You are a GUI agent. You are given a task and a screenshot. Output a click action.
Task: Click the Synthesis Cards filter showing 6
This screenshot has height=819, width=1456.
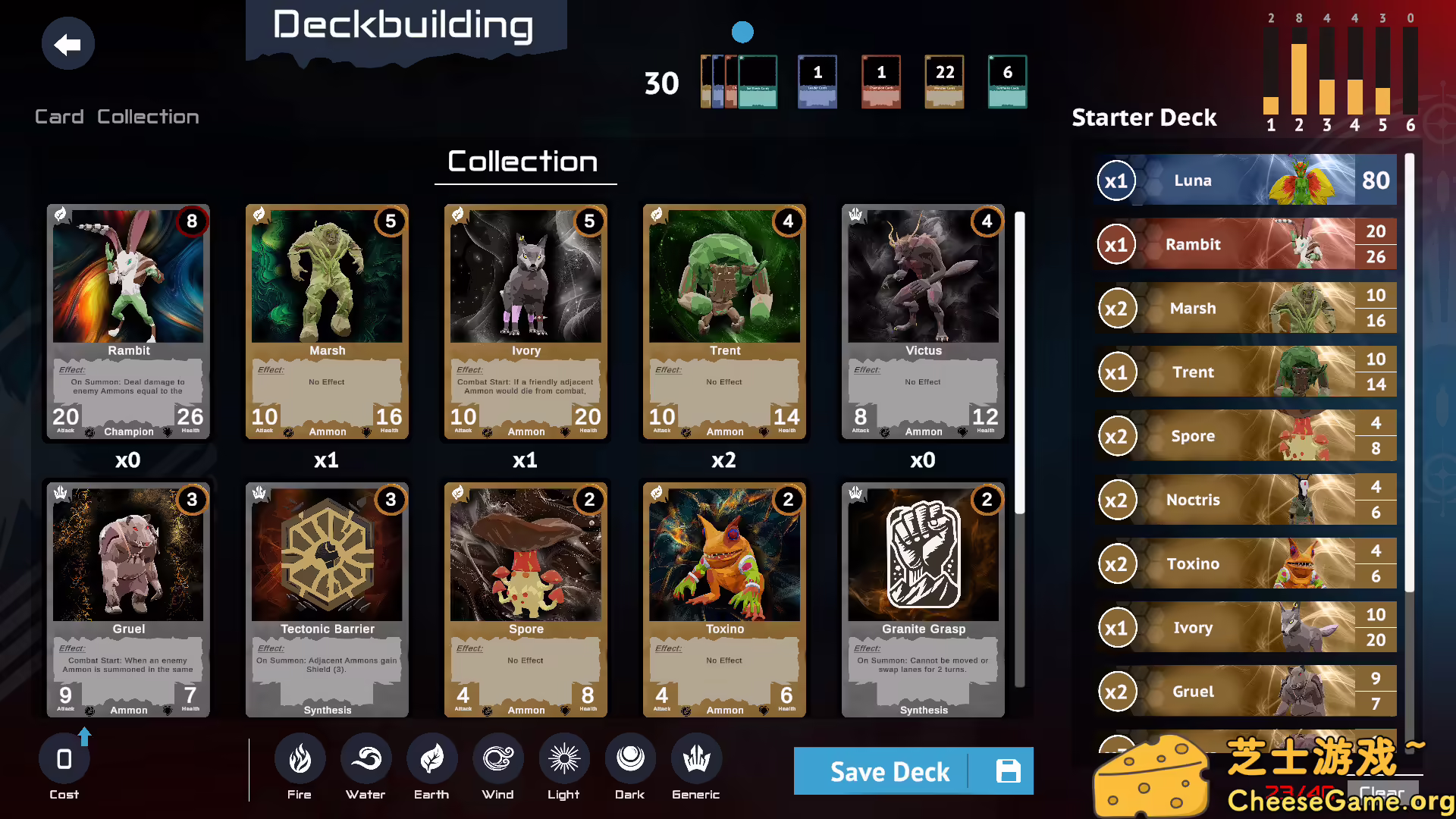coord(1008,81)
